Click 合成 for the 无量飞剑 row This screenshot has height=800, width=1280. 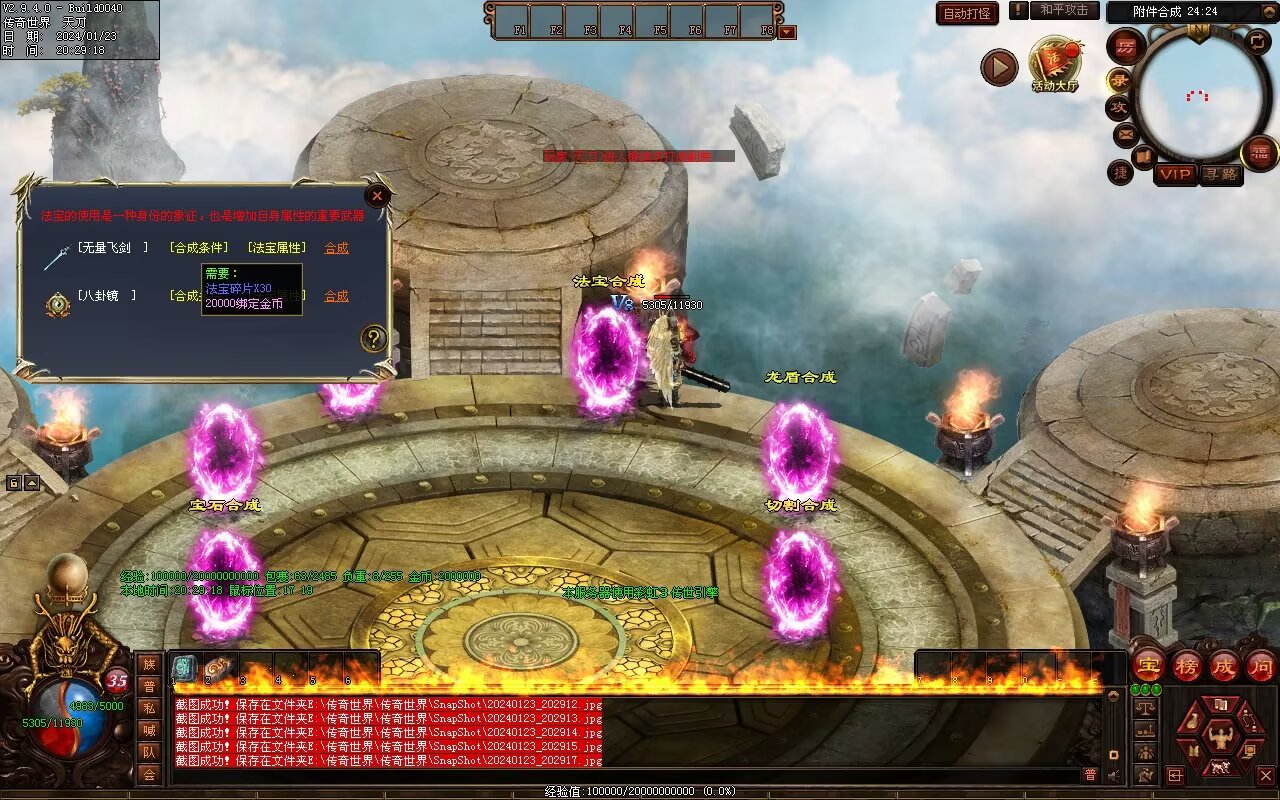336,248
